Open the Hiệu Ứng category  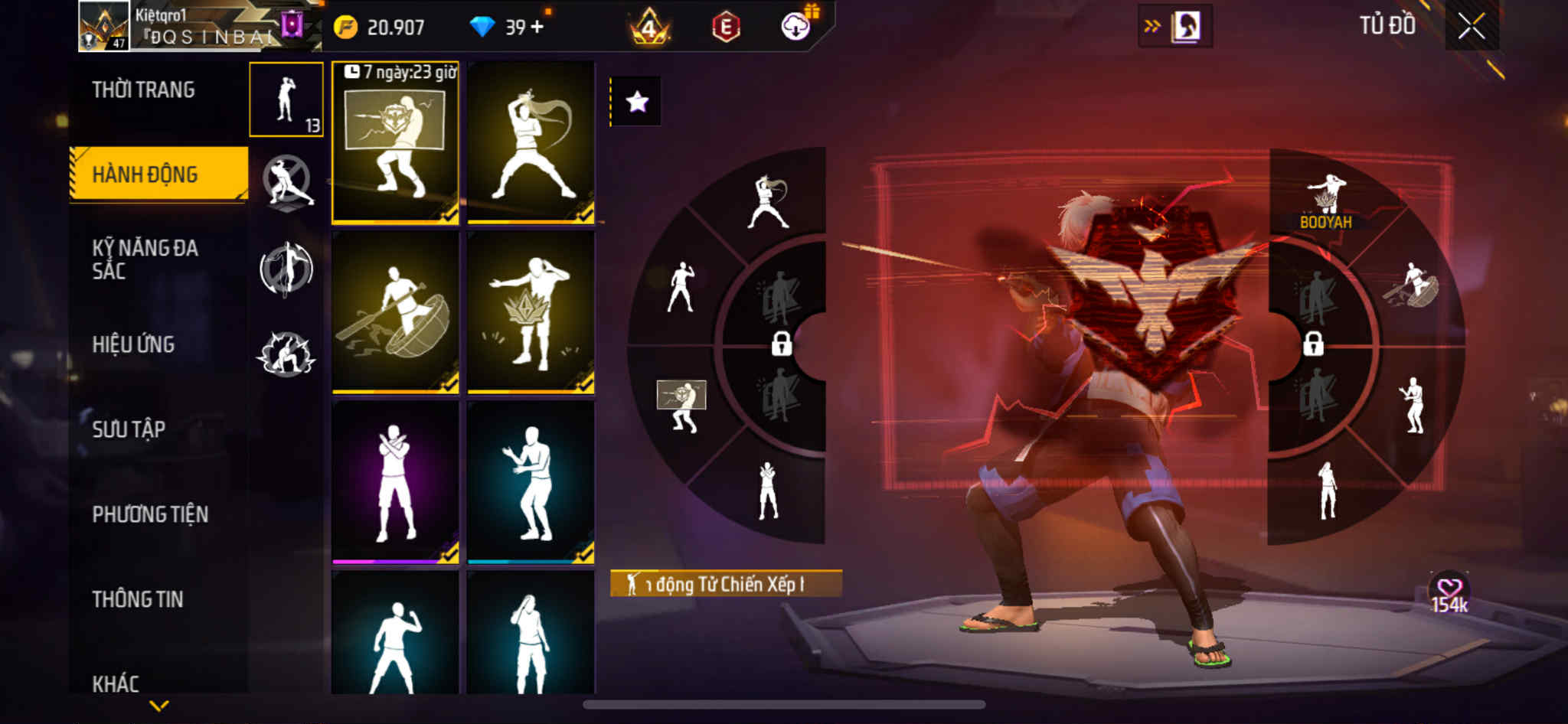[x=134, y=344]
